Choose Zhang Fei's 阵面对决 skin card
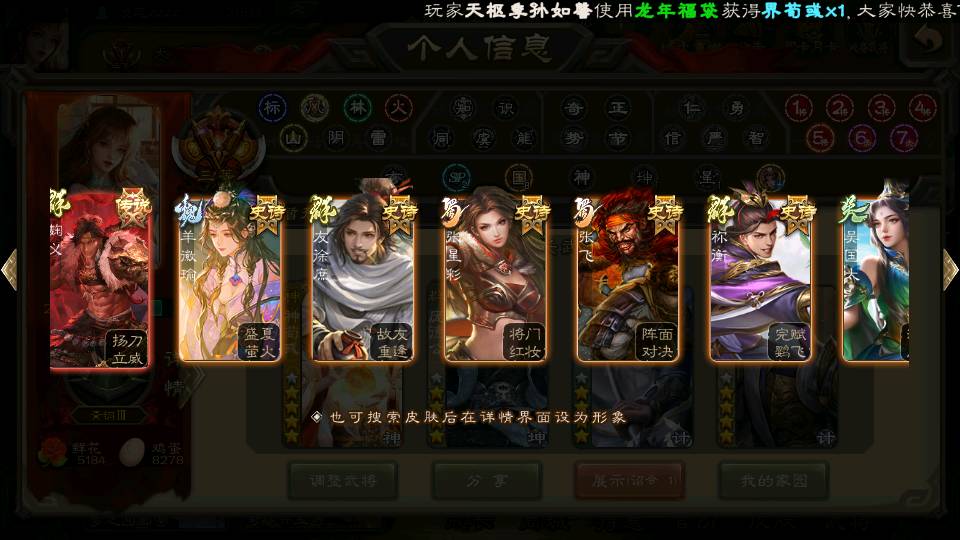Image resolution: width=960 pixels, height=540 pixels. coord(628,280)
